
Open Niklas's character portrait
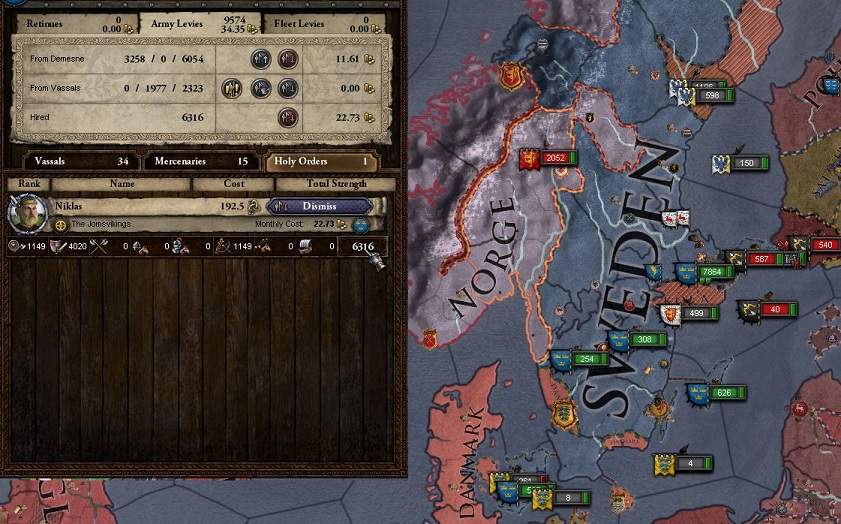coord(27,213)
